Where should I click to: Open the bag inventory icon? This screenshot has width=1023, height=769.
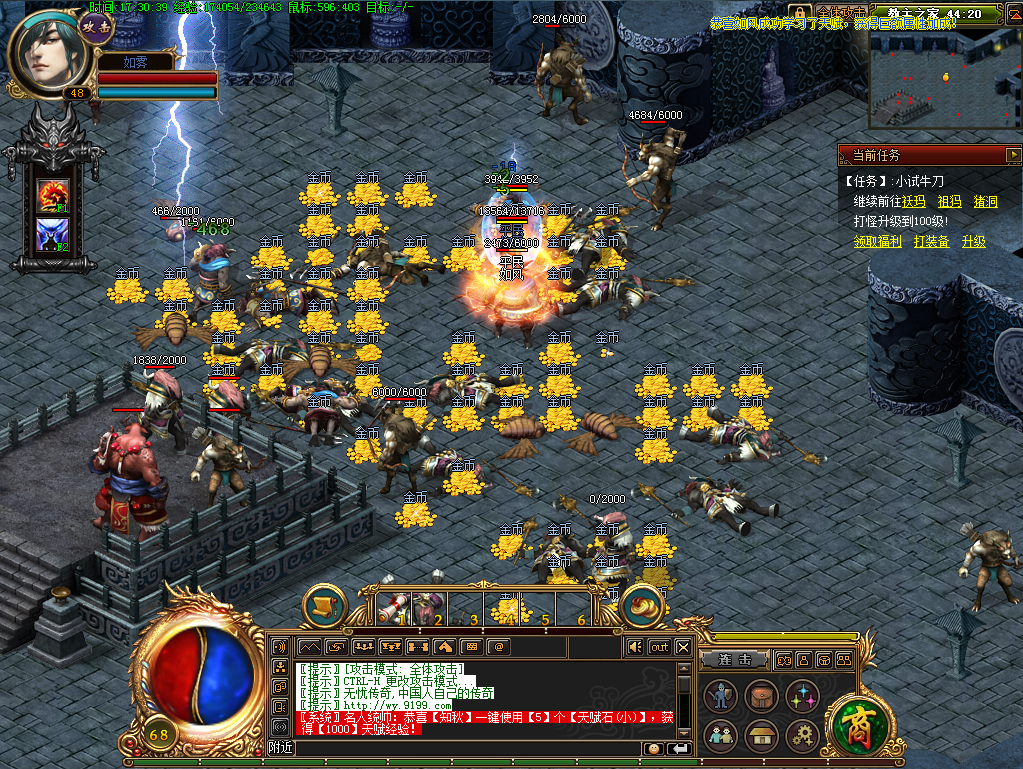tap(761, 695)
